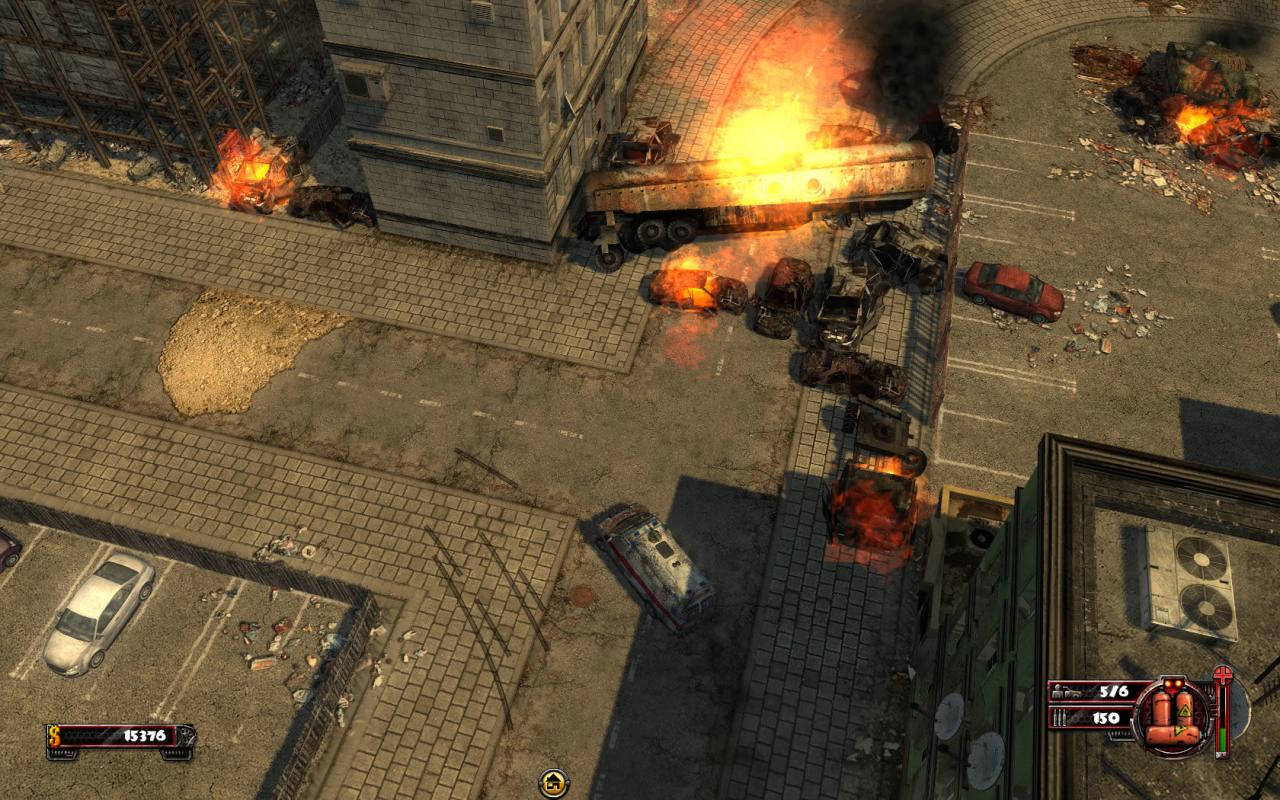The image size is (1280, 800).
Task: Select the flamethrower fuel tanks weapon icon
Action: [x=1172, y=712]
